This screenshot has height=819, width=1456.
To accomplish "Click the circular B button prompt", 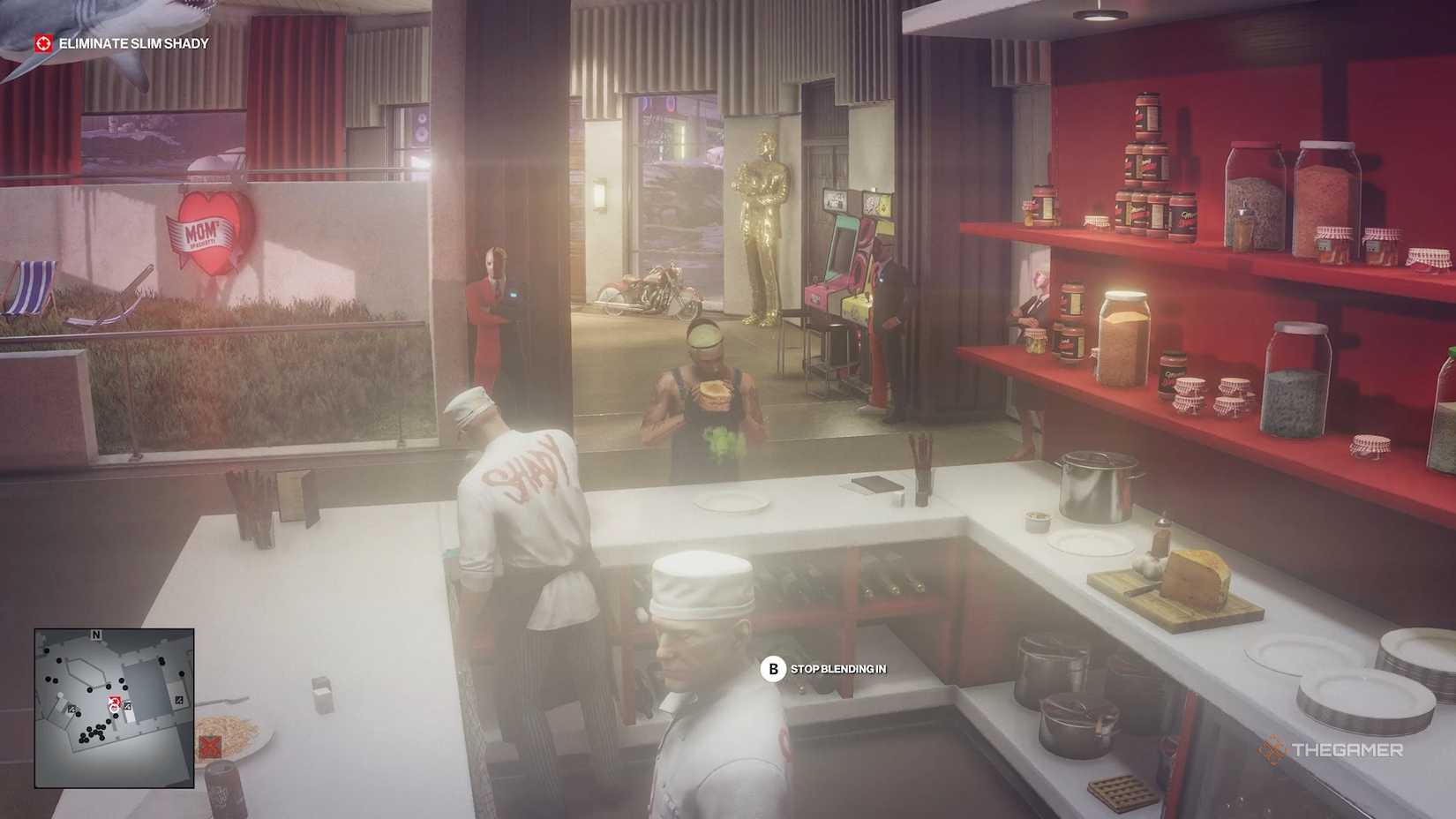I will 774,670.
